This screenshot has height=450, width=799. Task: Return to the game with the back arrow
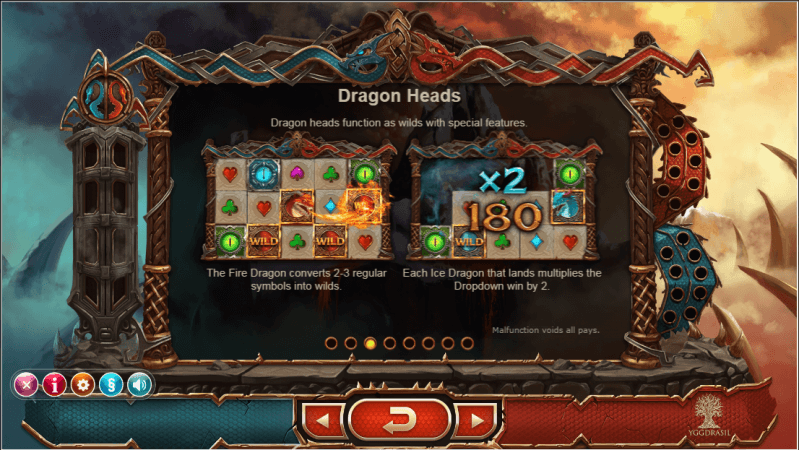(399, 420)
